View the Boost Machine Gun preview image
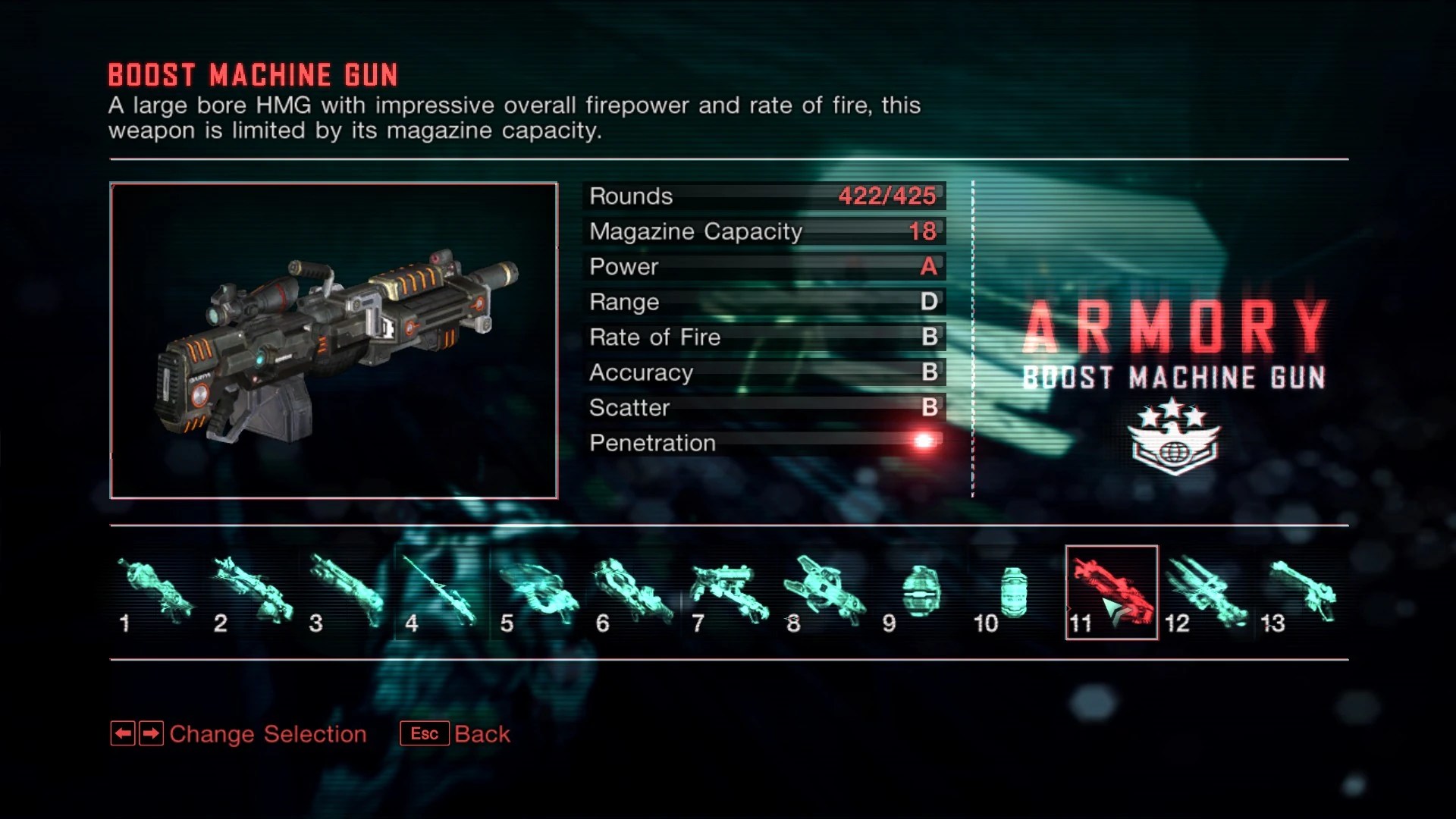 coord(334,340)
